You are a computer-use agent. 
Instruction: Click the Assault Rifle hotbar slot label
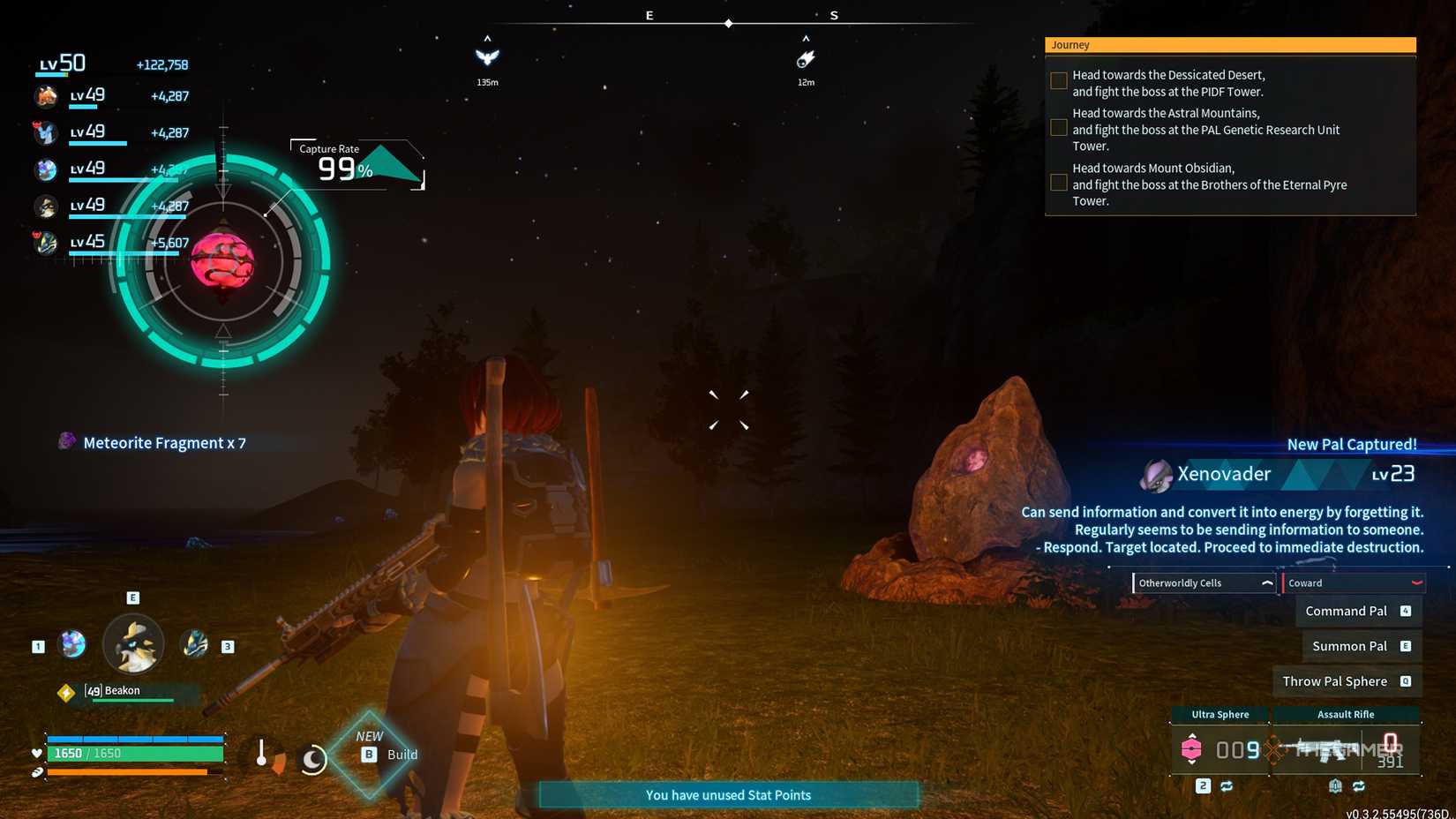[x=1345, y=715]
